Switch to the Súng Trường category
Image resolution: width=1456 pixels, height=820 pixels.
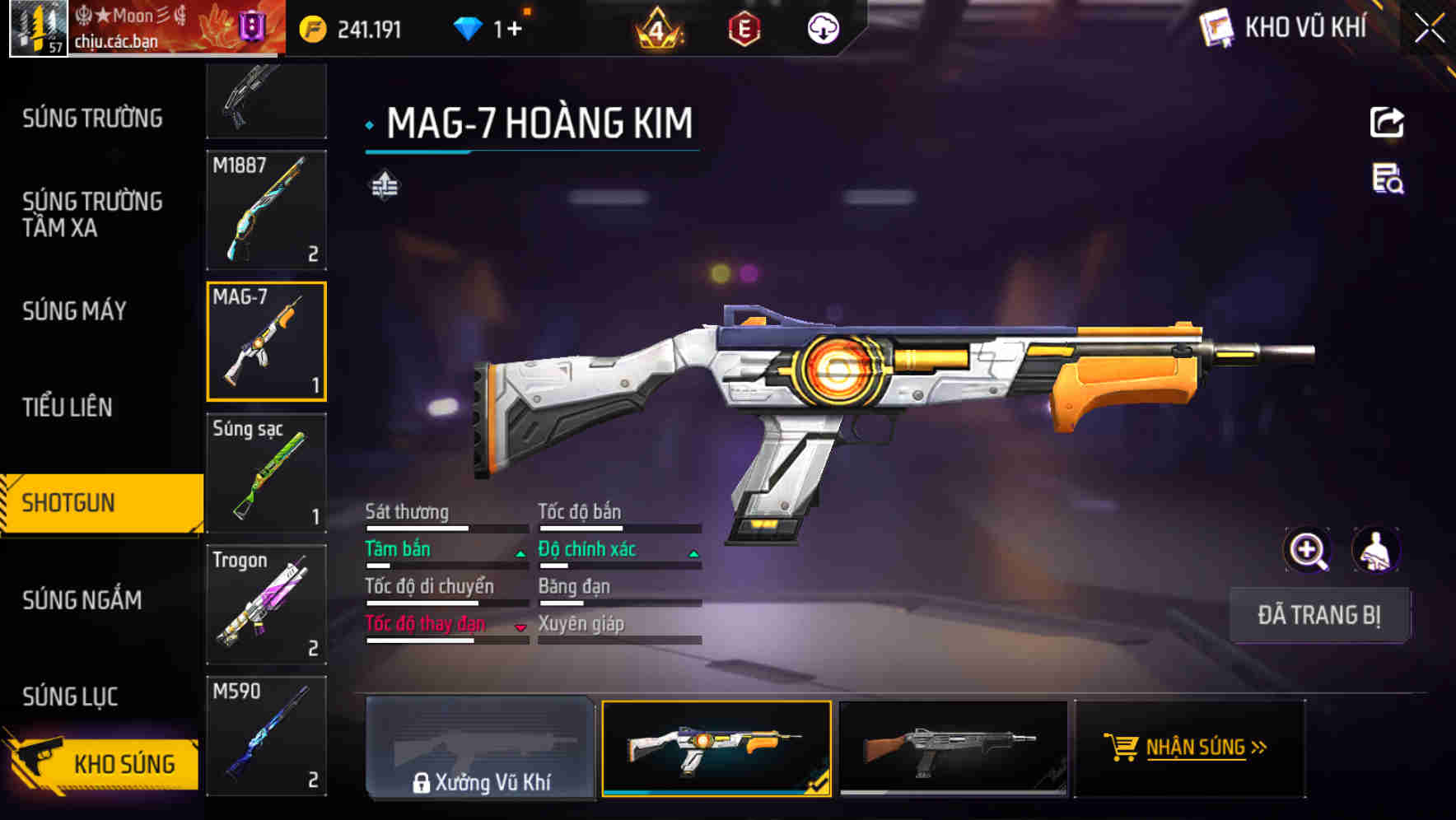[x=92, y=119]
